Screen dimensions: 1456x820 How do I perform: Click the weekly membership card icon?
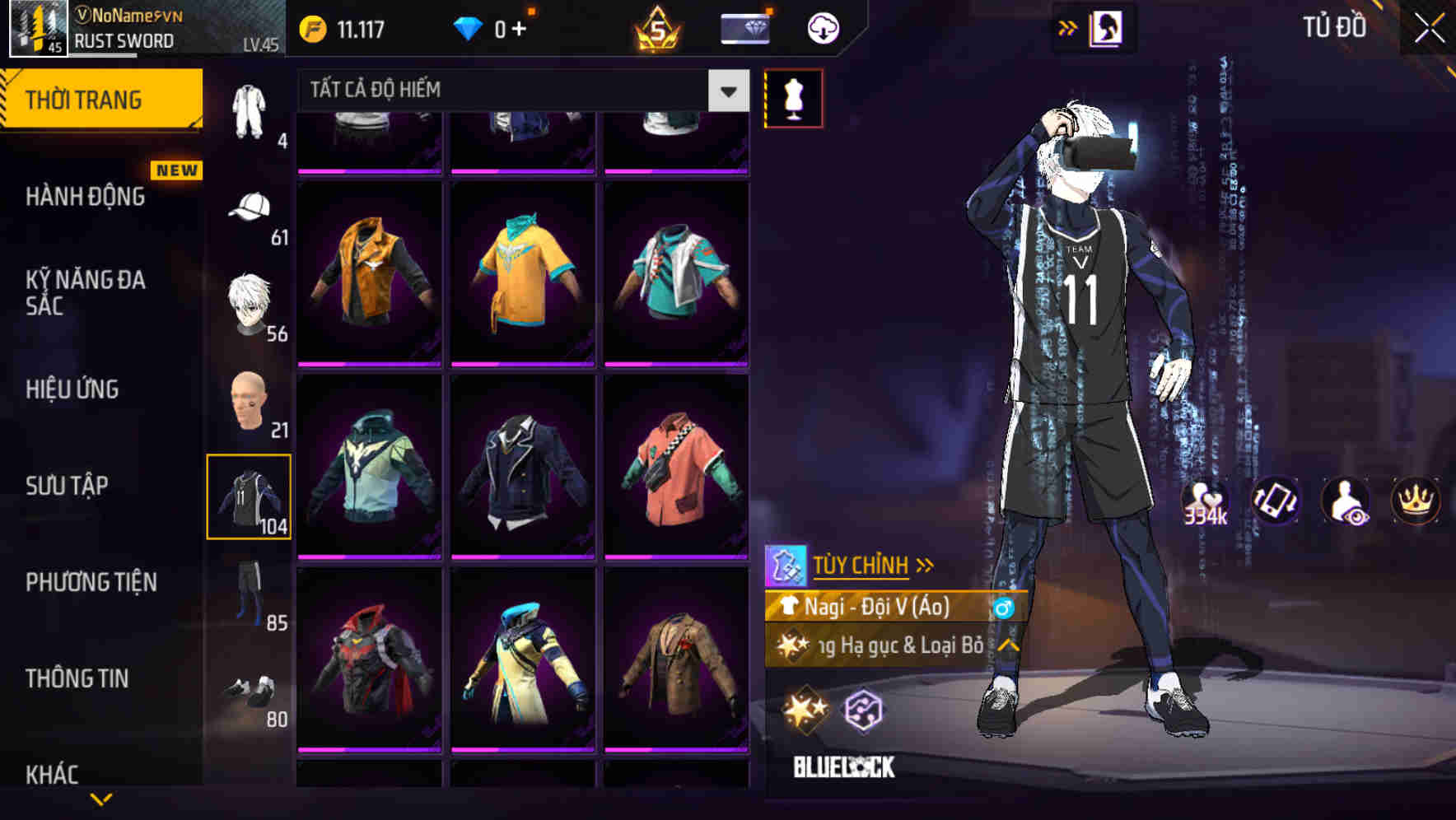coord(744,26)
